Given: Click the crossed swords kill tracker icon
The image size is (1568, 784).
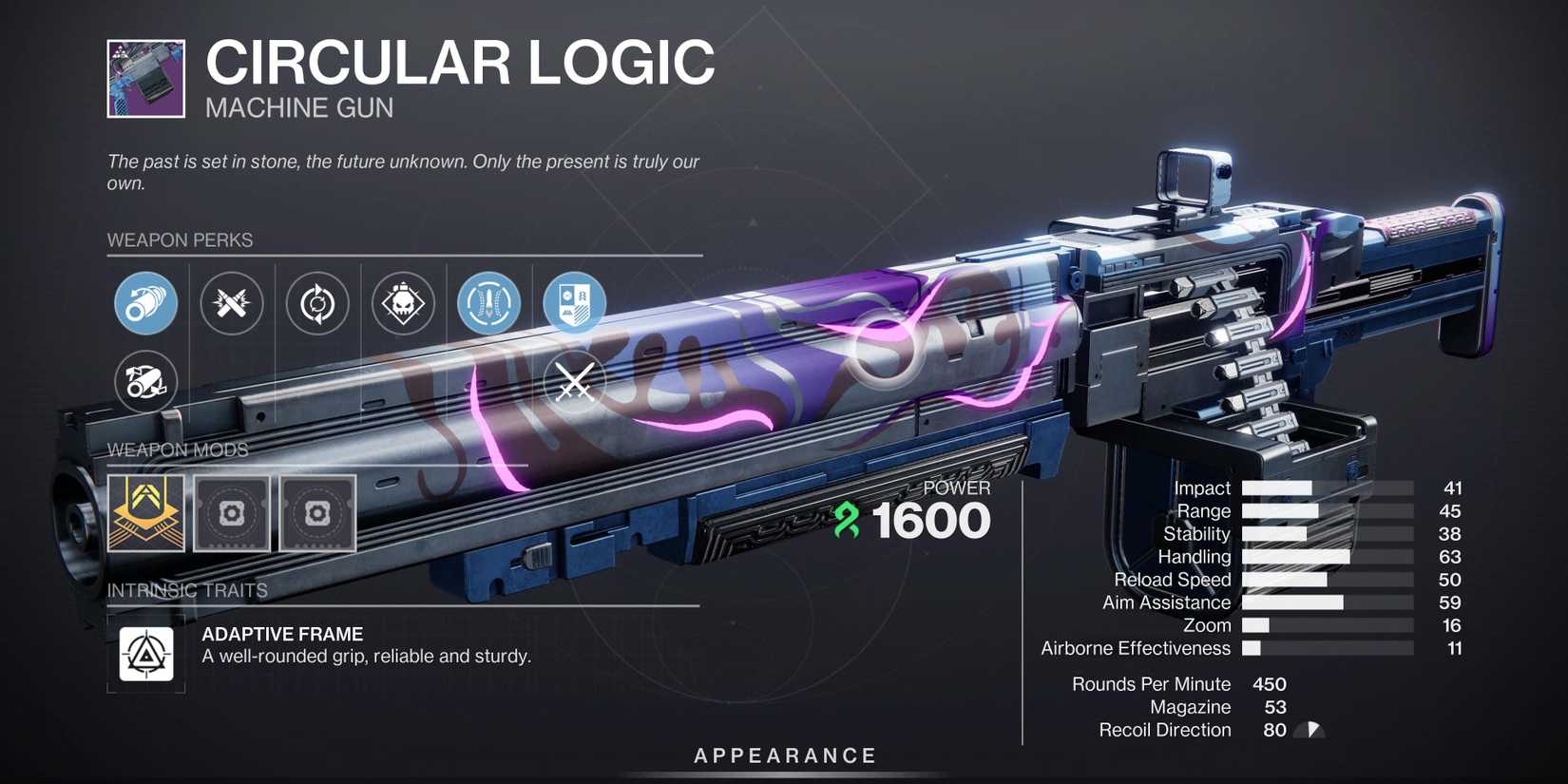Looking at the screenshot, I should pos(573,383).
